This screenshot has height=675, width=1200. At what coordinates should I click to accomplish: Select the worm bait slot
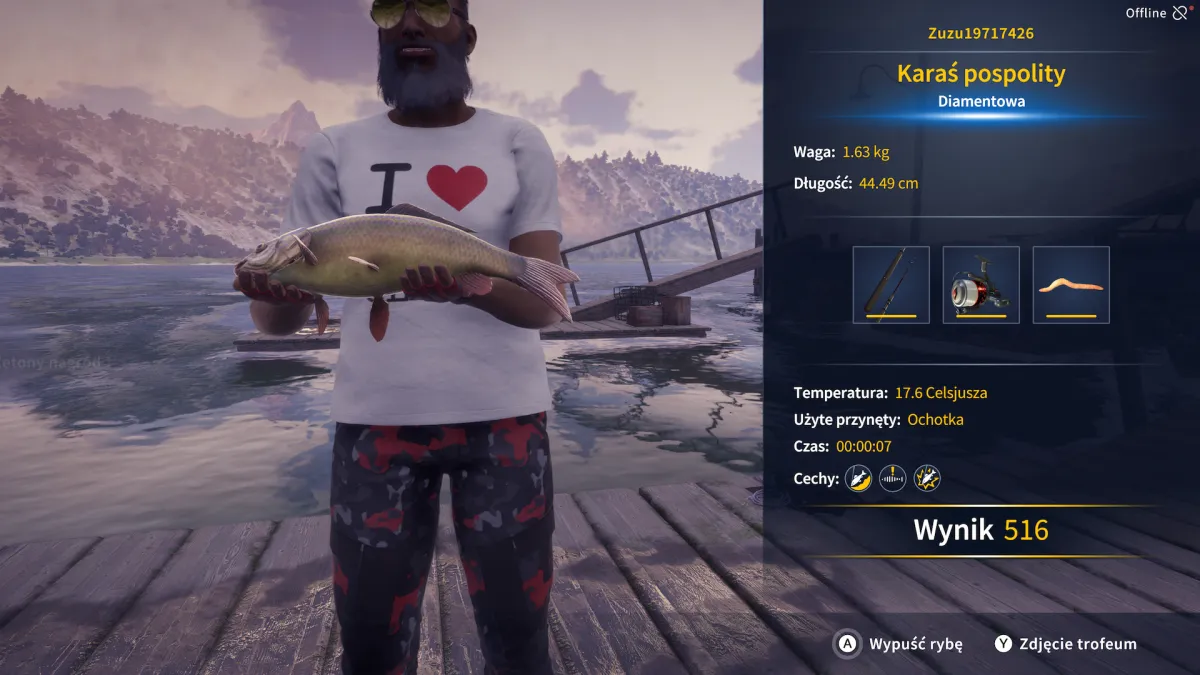(x=1071, y=285)
